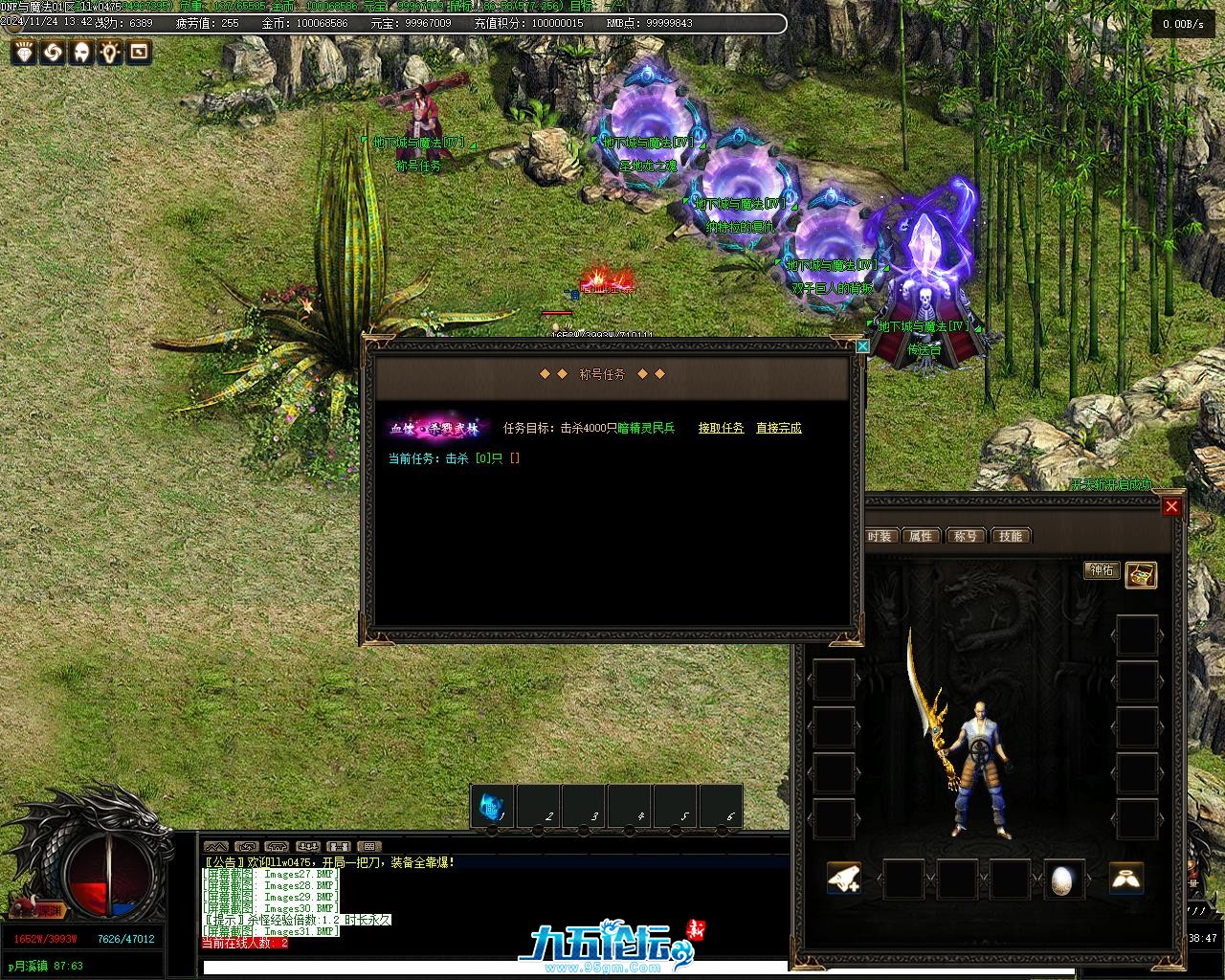Open the mask icon in the top-left toolbar
This screenshot has height=980, width=1225.
(x=81, y=52)
